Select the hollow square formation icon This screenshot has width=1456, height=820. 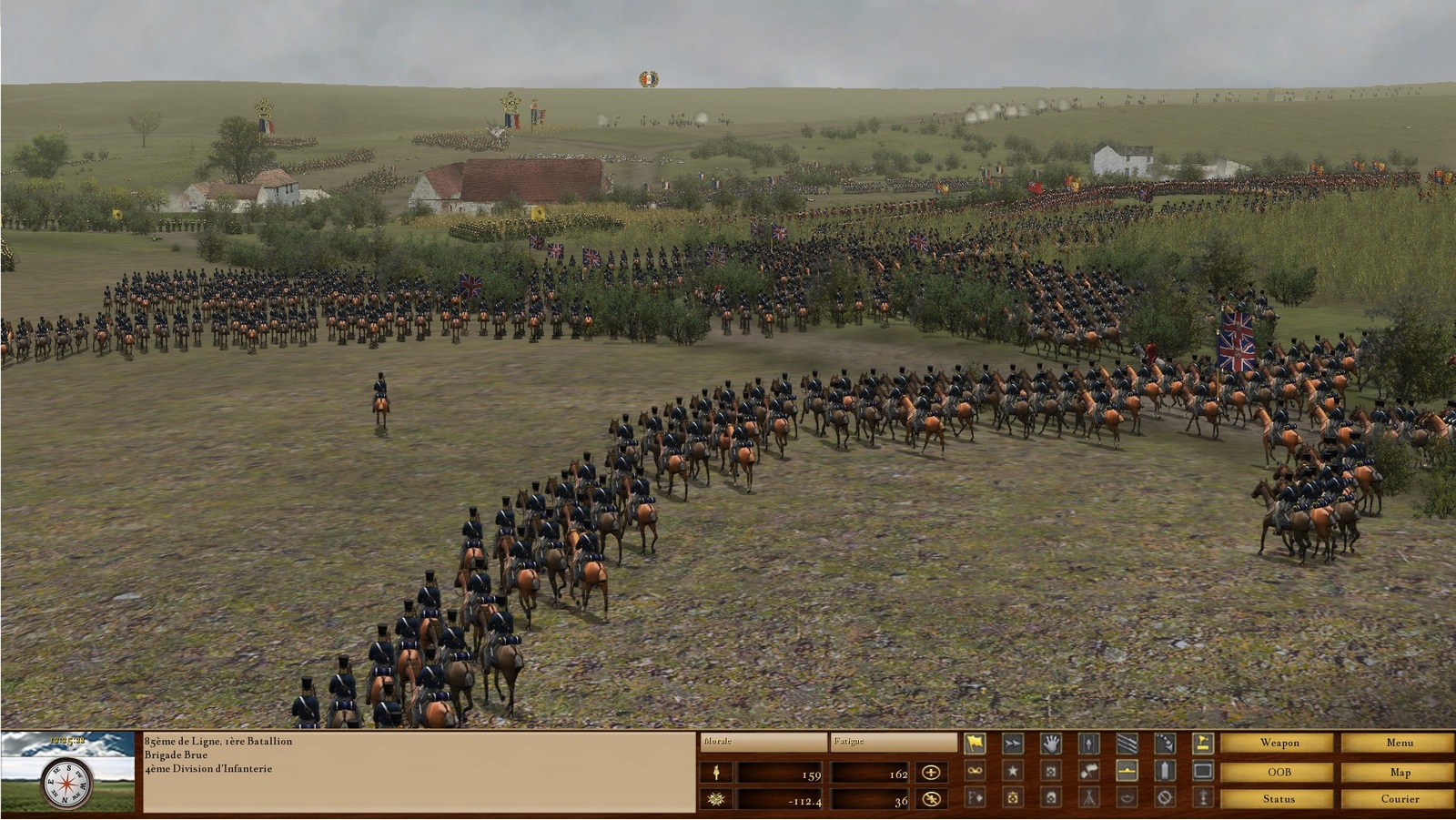click(x=1203, y=772)
